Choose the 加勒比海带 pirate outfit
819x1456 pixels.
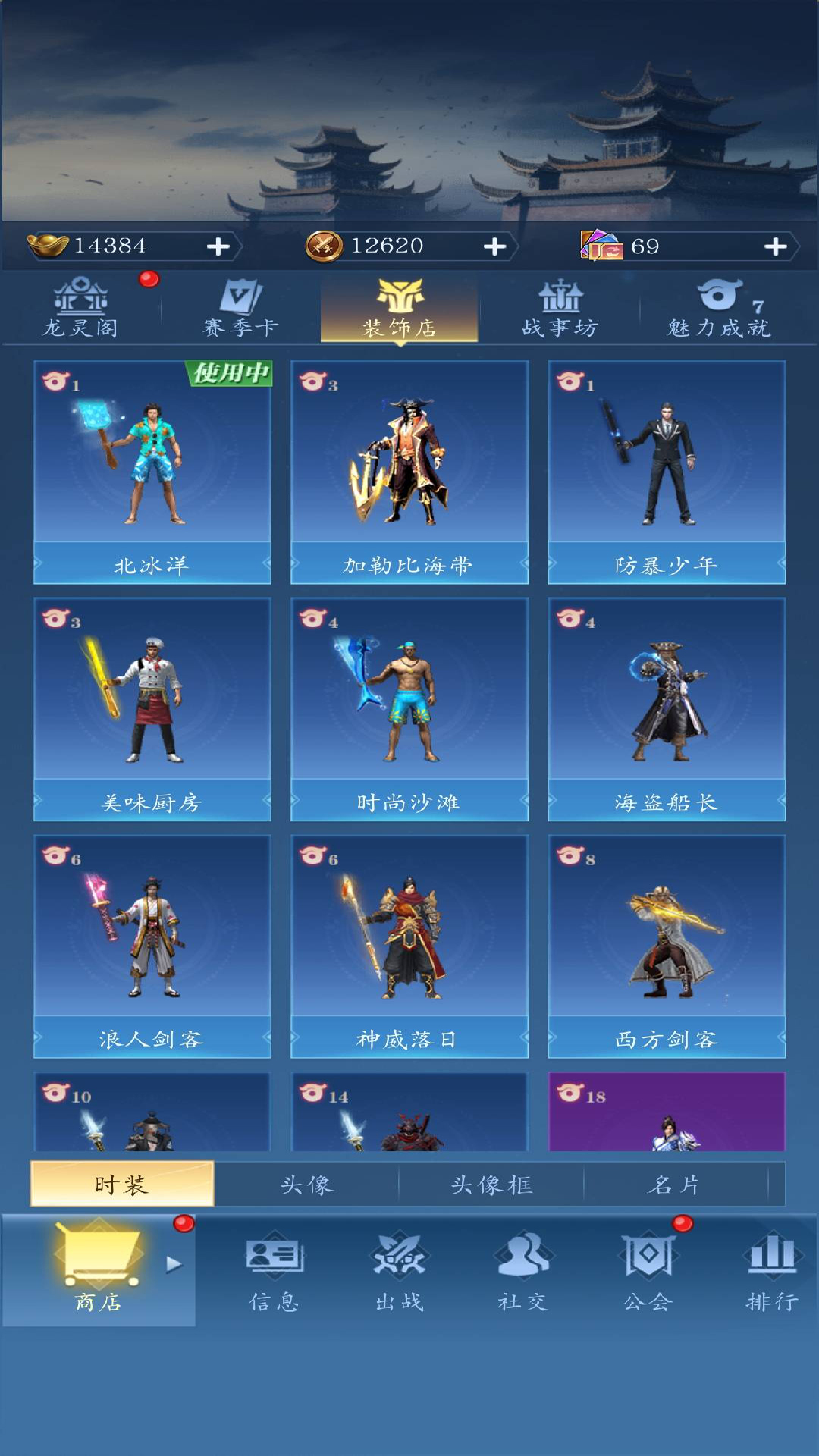tap(409, 472)
